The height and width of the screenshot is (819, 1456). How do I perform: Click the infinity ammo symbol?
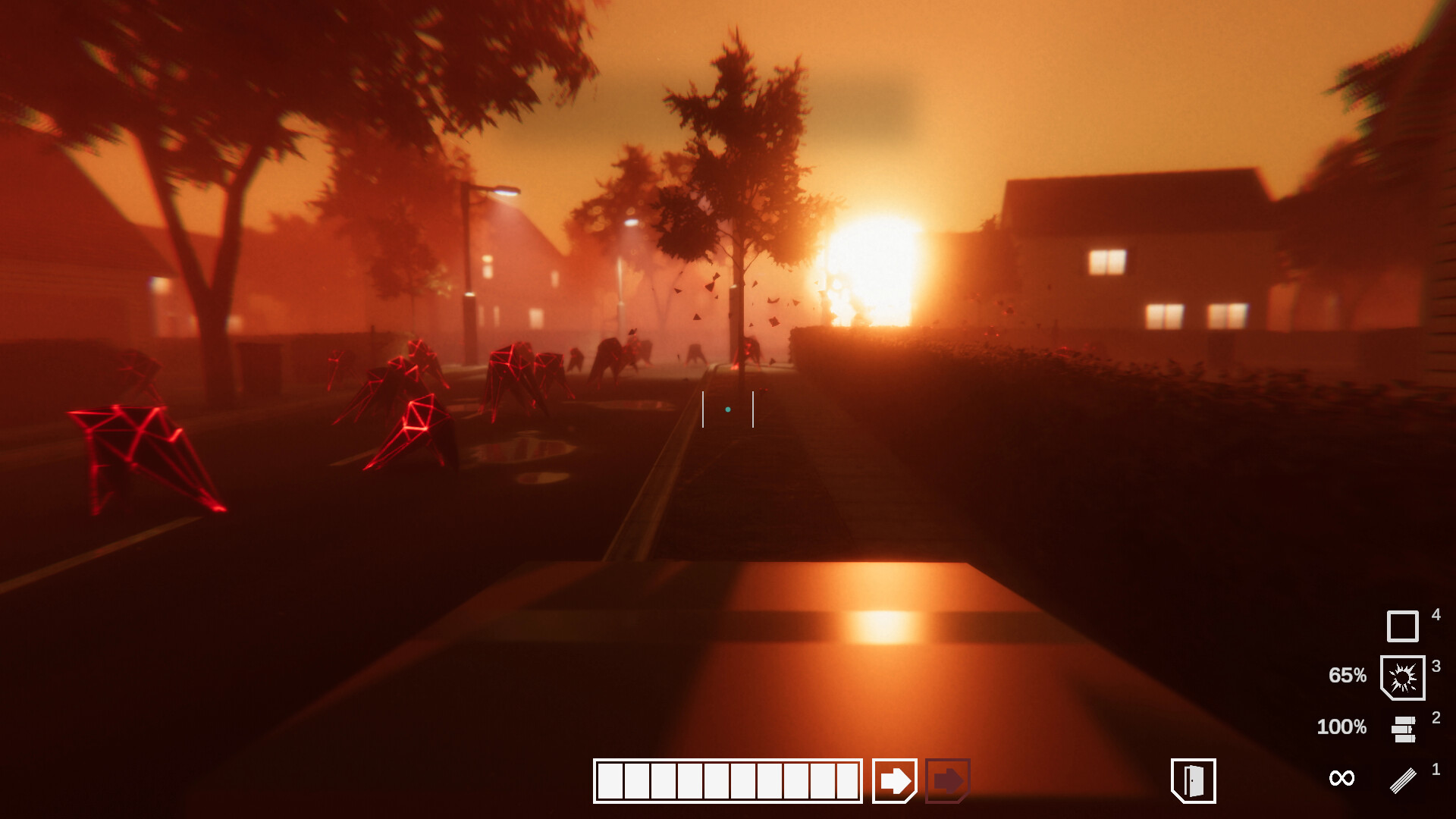pyautogui.click(x=1342, y=777)
